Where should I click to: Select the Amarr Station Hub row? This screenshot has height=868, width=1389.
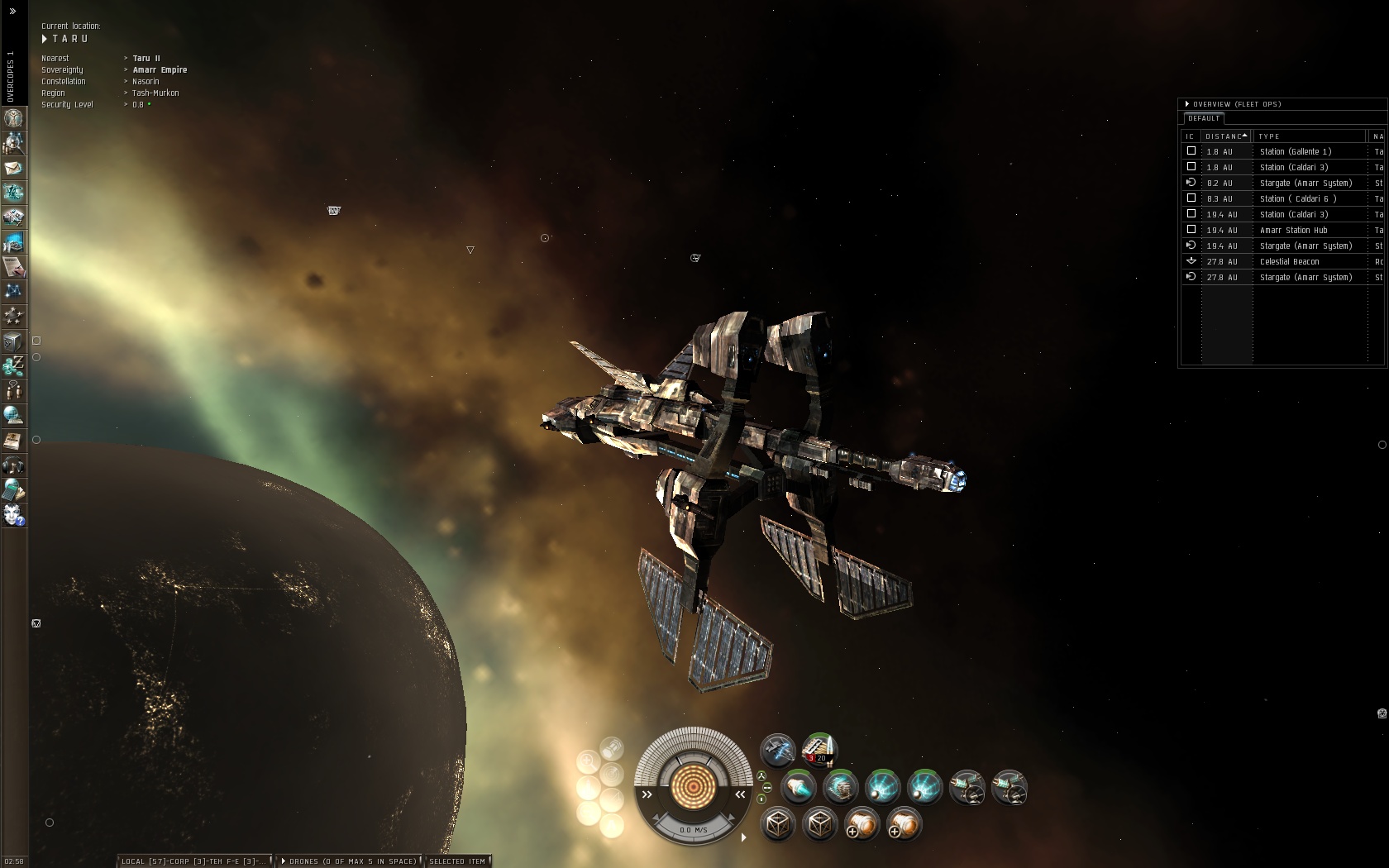click(x=1293, y=231)
